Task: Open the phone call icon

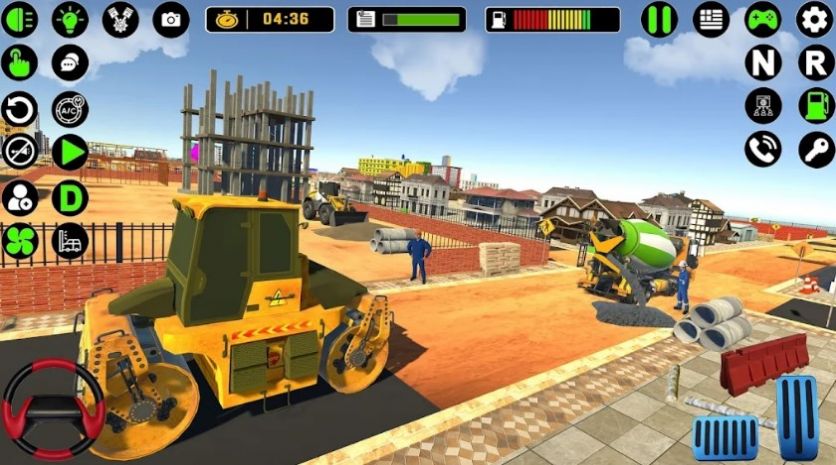Action: point(763,149)
